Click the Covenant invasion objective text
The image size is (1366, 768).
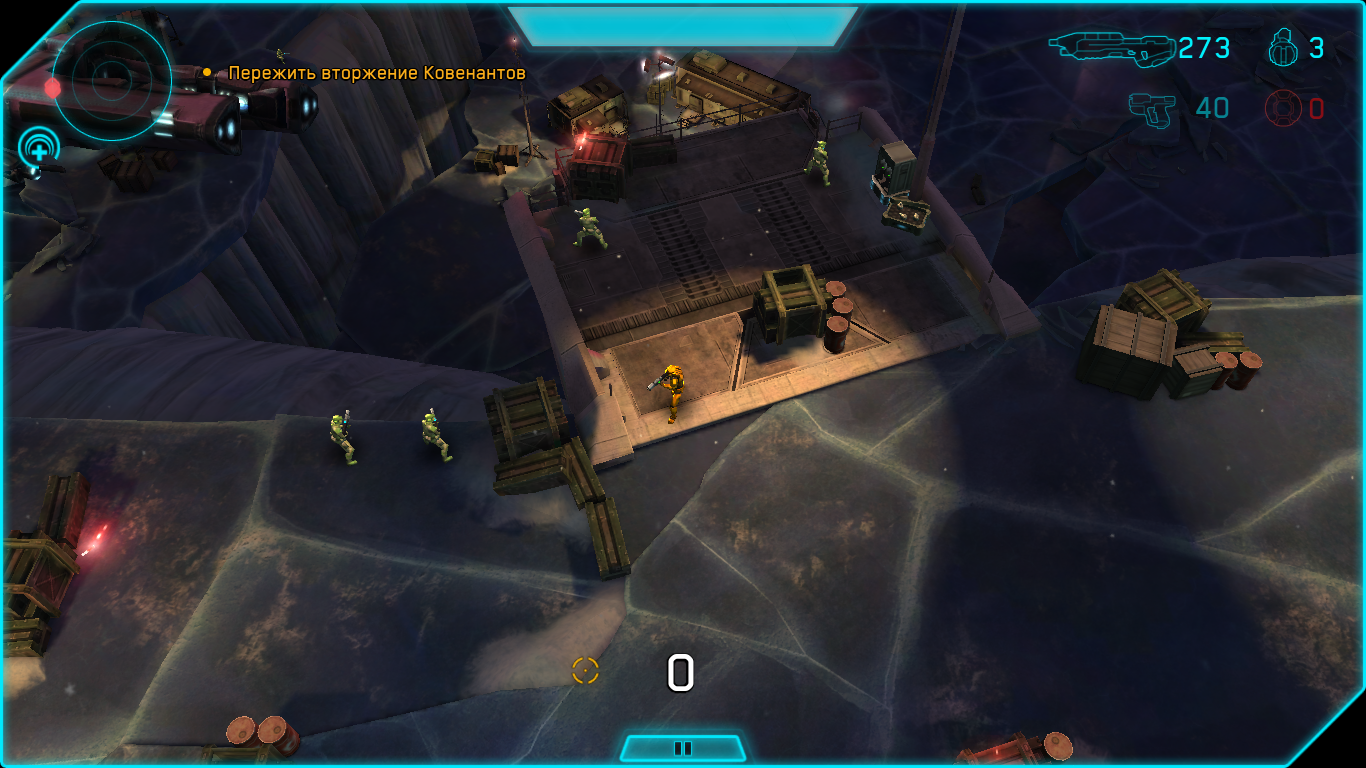[x=377, y=73]
